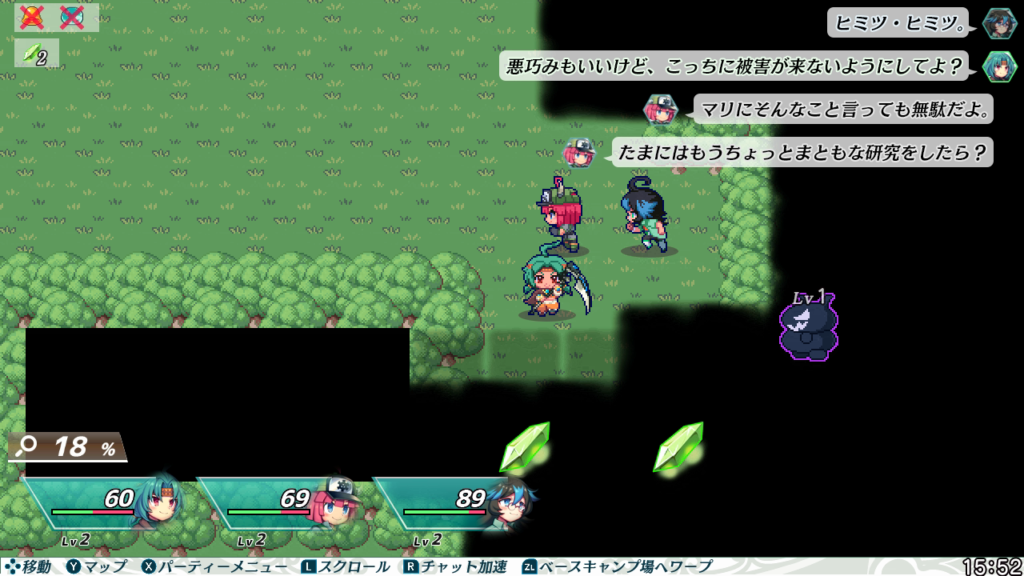Click the magnifier exploration percentage indicator
The width and height of the screenshot is (1024, 576).
coord(68,447)
